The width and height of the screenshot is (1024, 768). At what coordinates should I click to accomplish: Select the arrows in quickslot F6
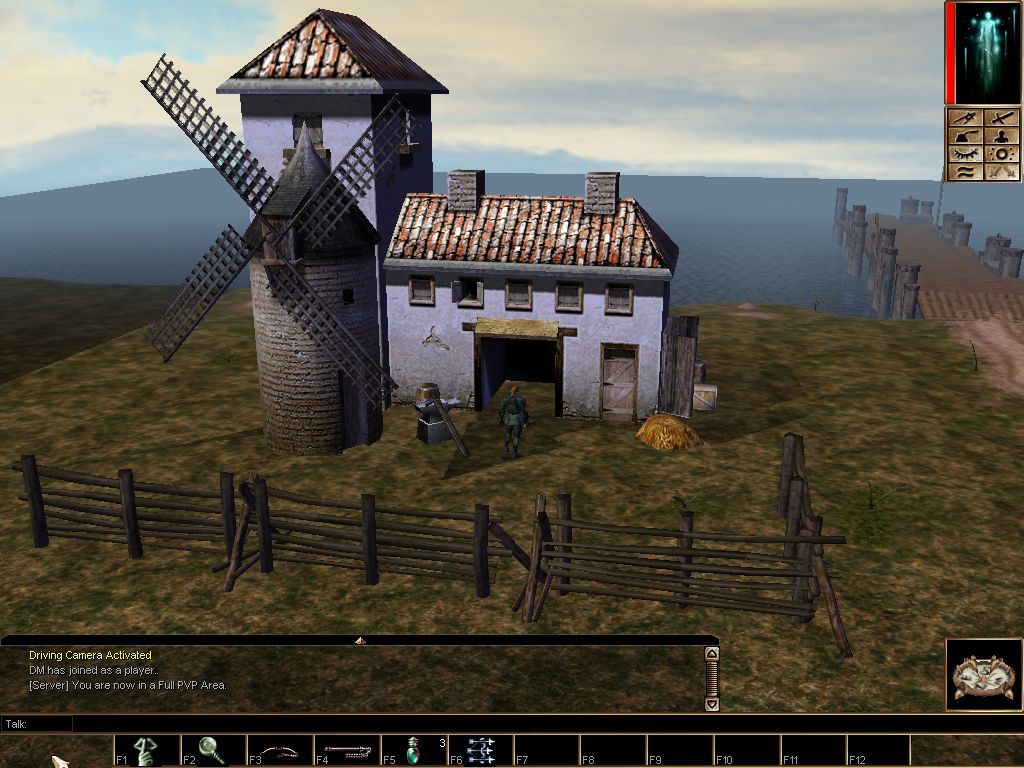pos(481,750)
